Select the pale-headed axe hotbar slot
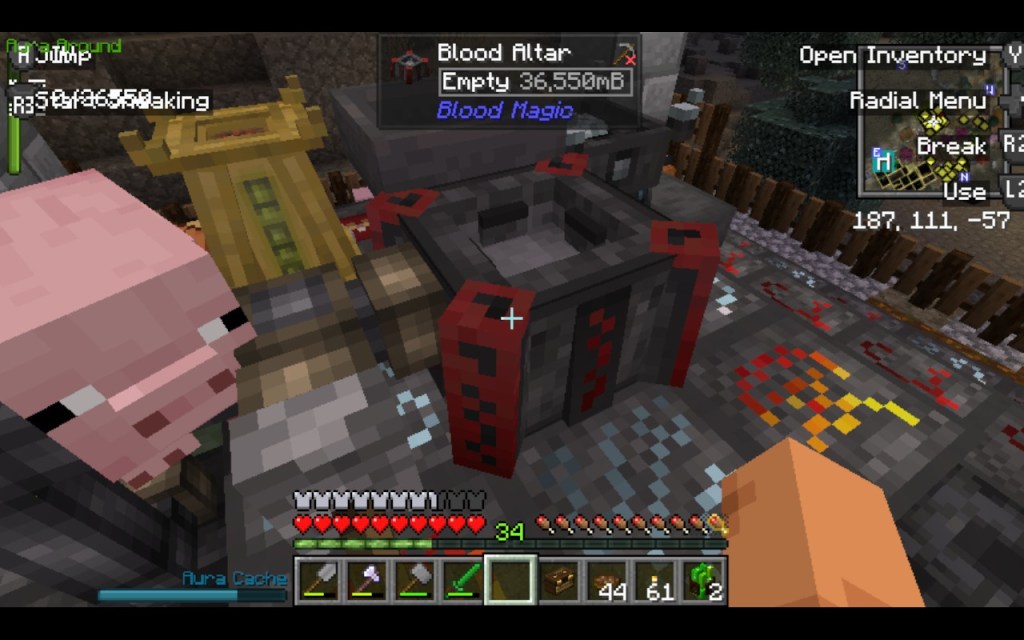Image resolution: width=1024 pixels, height=640 pixels. (365, 580)
